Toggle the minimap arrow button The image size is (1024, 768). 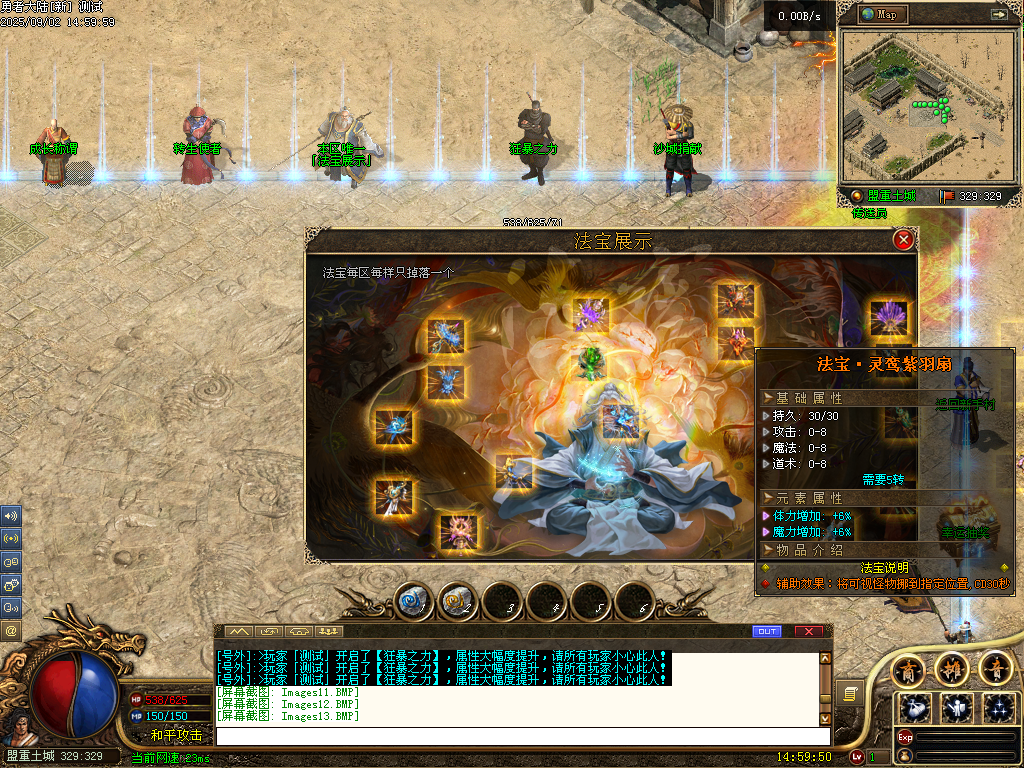point(998,14)
